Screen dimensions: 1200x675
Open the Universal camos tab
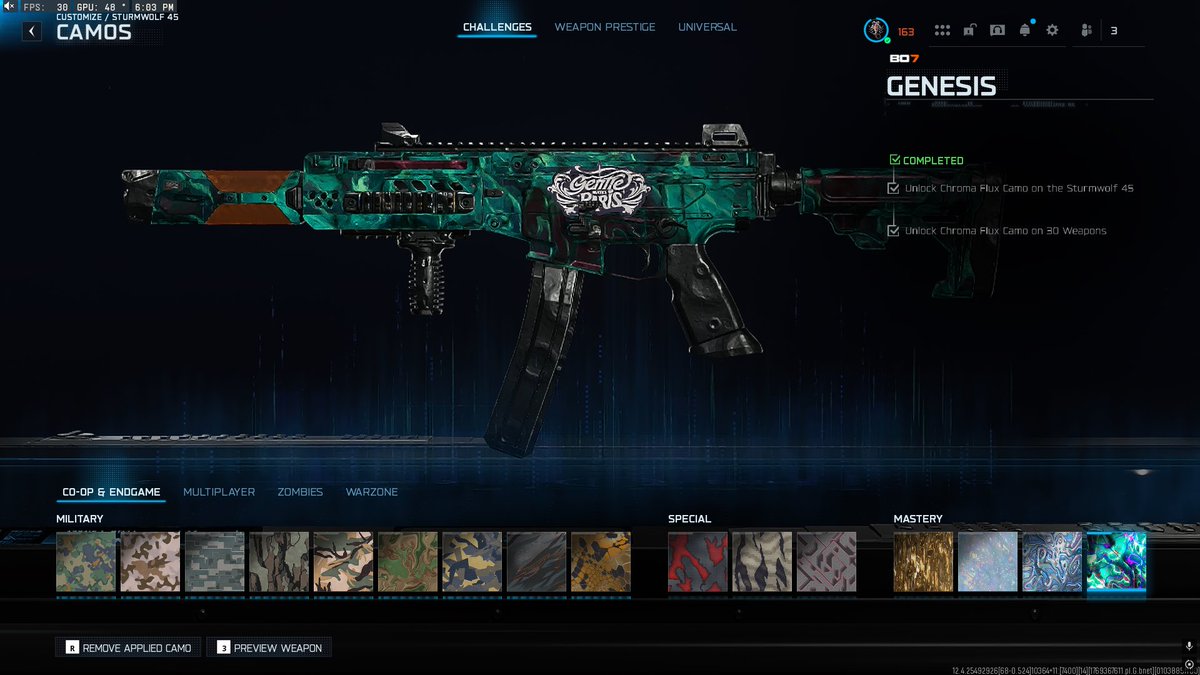tap(707, 27)
